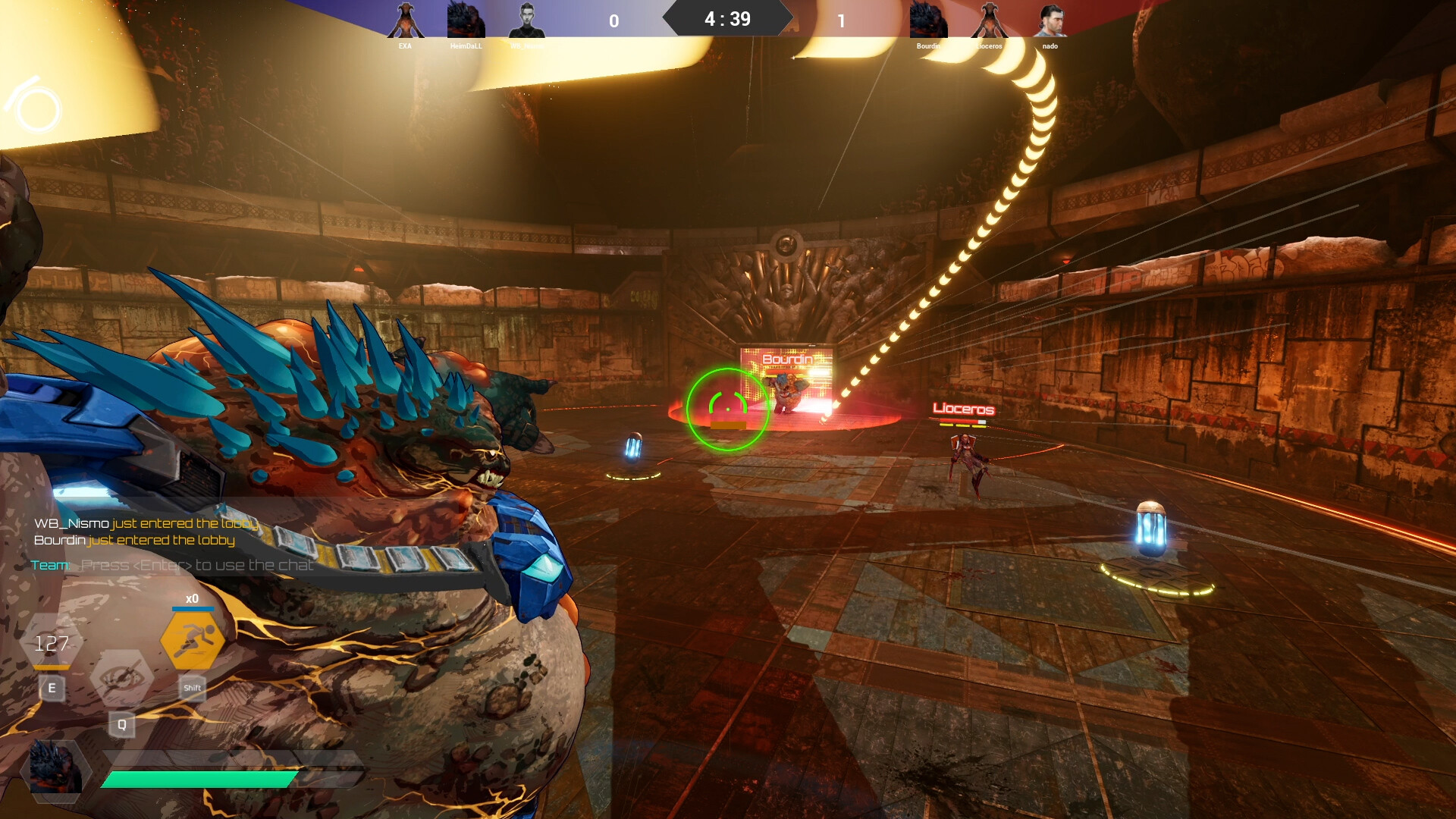
Task: Select the sprint ability icon above Shift
Action: pos(194,639)
